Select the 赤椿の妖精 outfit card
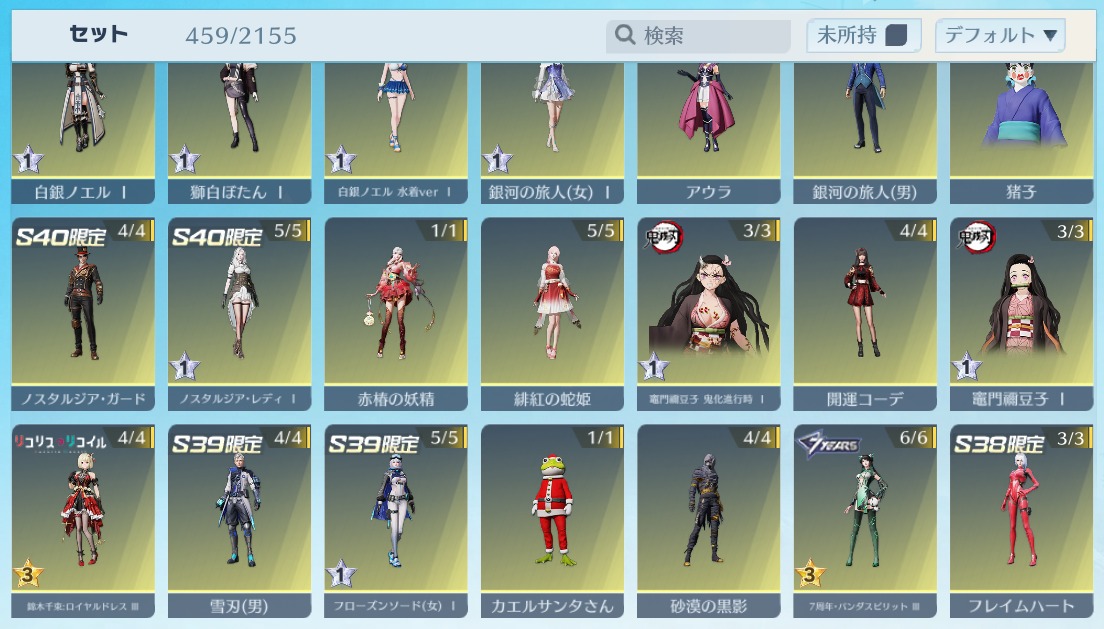The image size is (1104, 629). pos(396,312)
